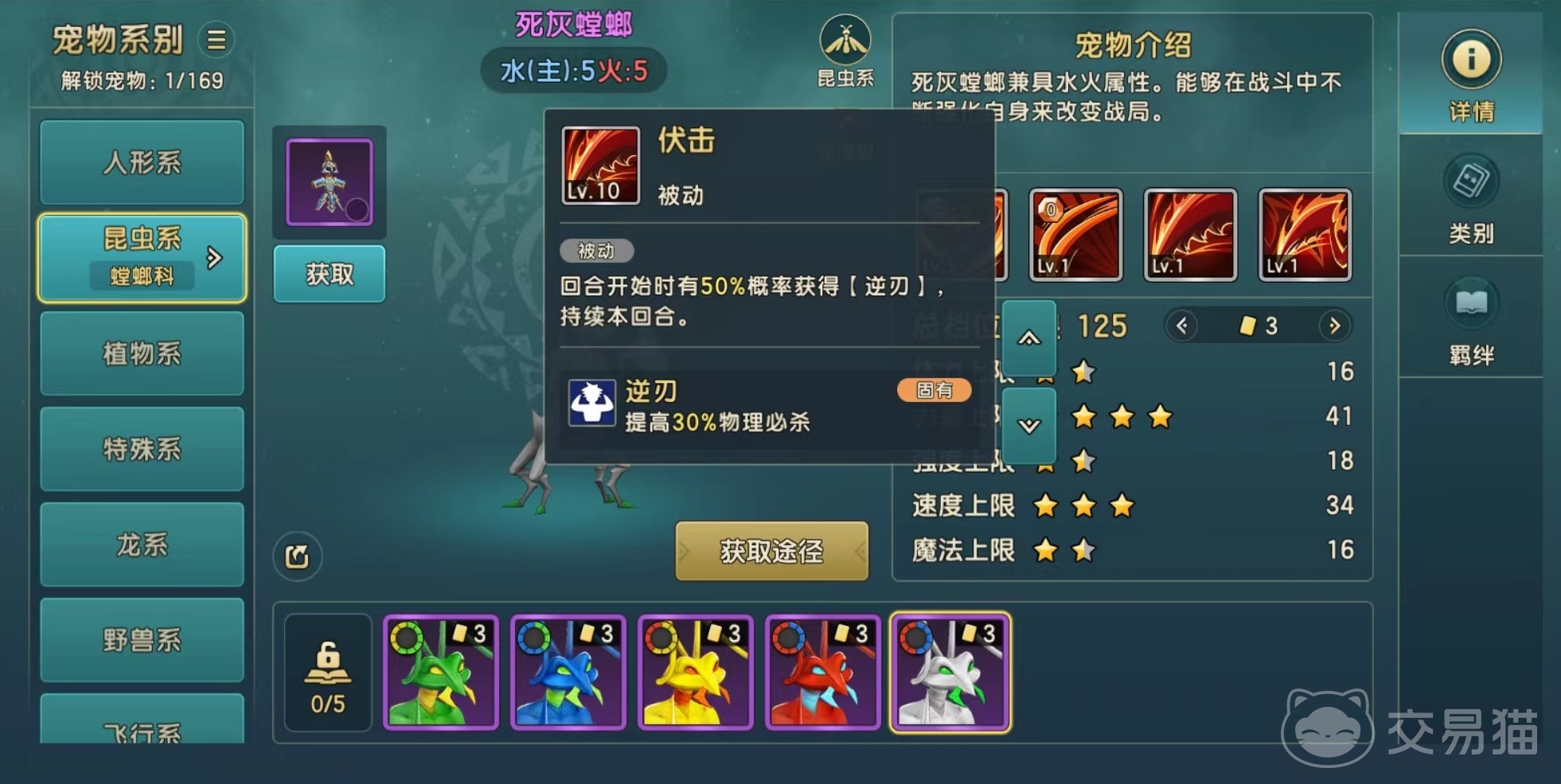Select the green mantis thumbnail

point(441,673)
